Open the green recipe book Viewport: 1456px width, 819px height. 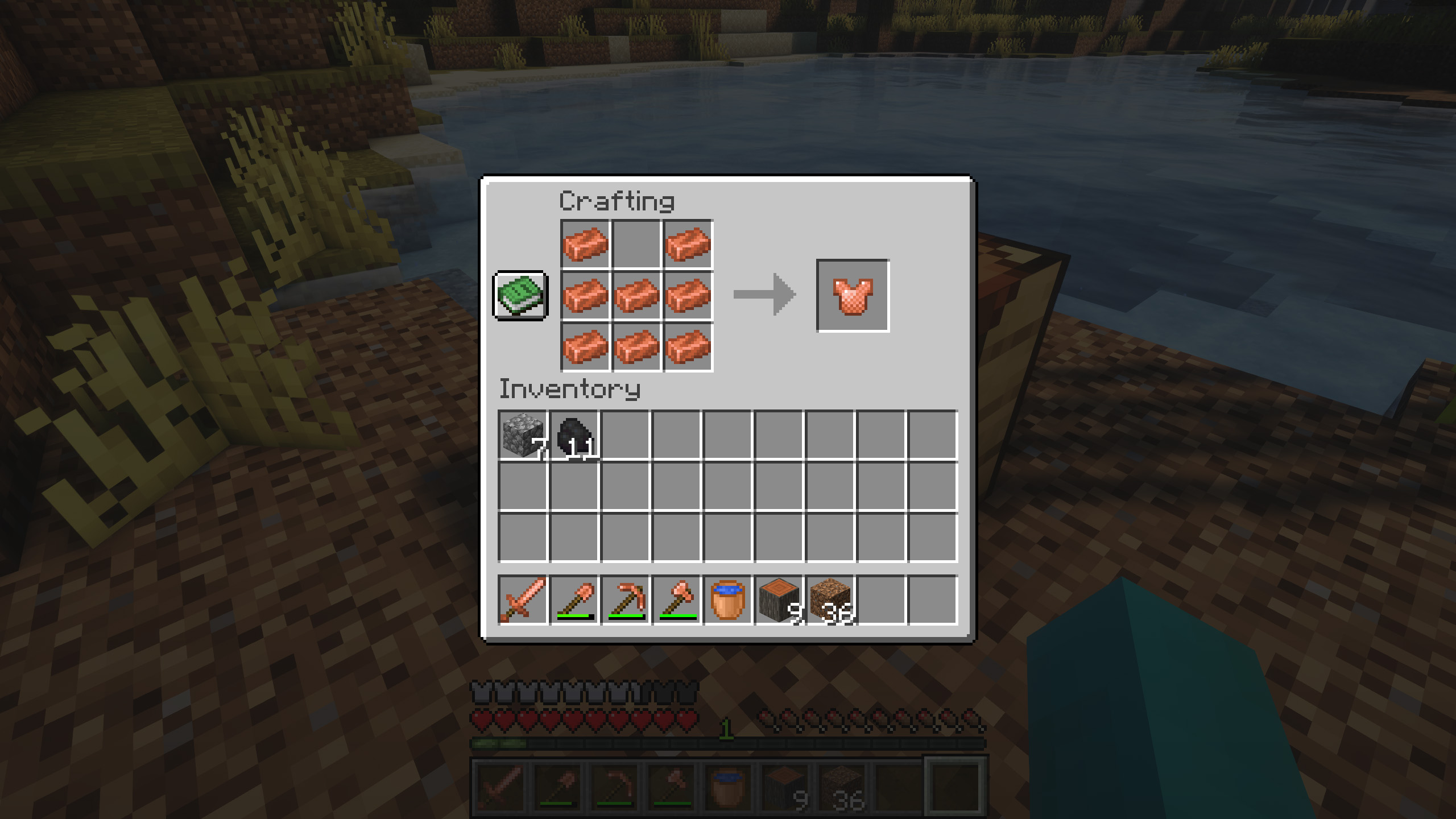pyautogui.click(x=520, y=295)
